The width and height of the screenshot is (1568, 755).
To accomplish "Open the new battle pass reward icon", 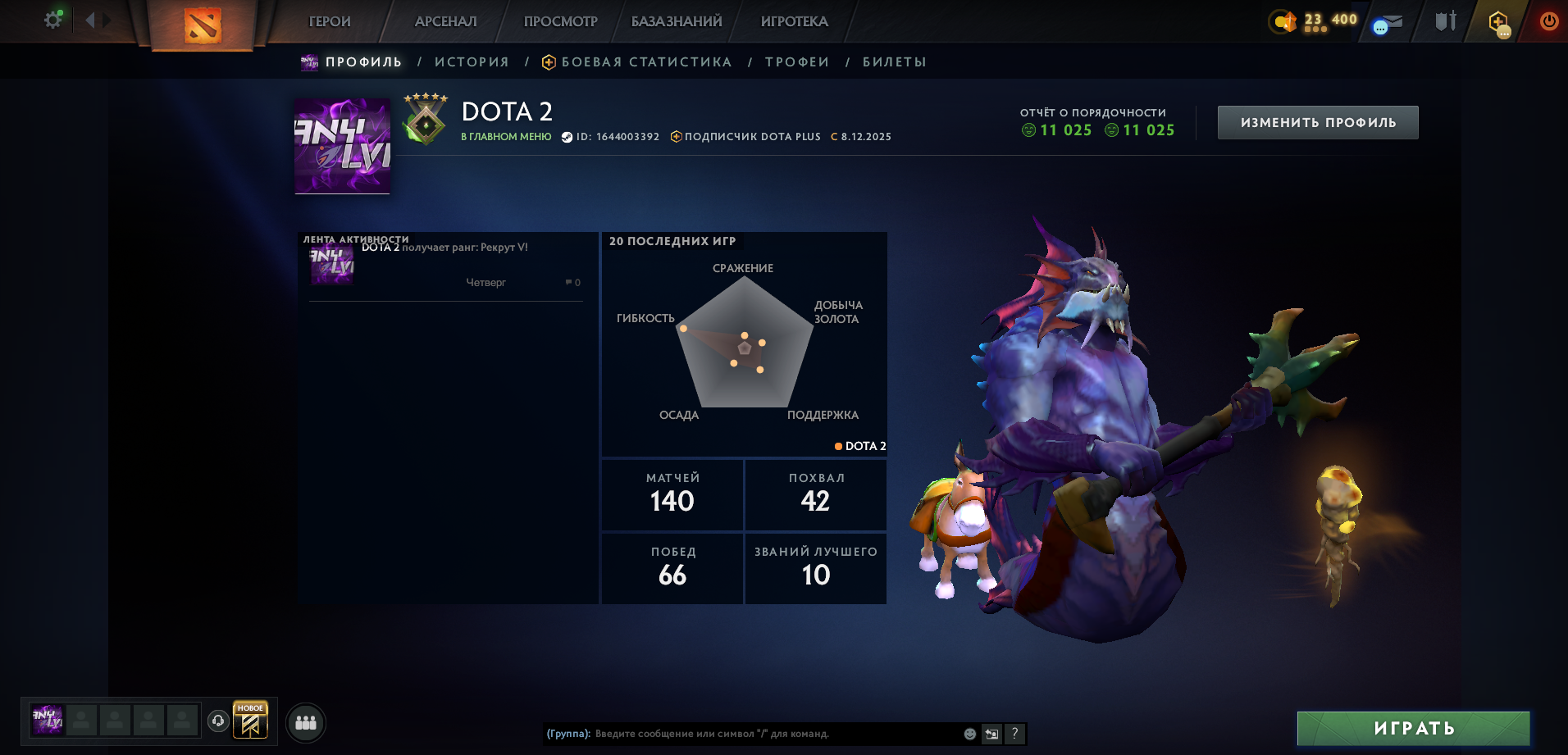I will [x=251, y=721].
